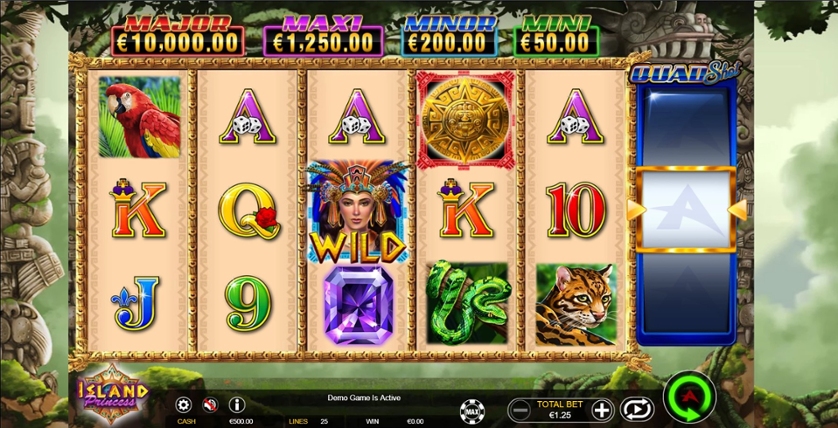Decrease total bet with minus button
The height and width of the screenshot is (428, 838).
pyautogui.click(x=520, y=408)
